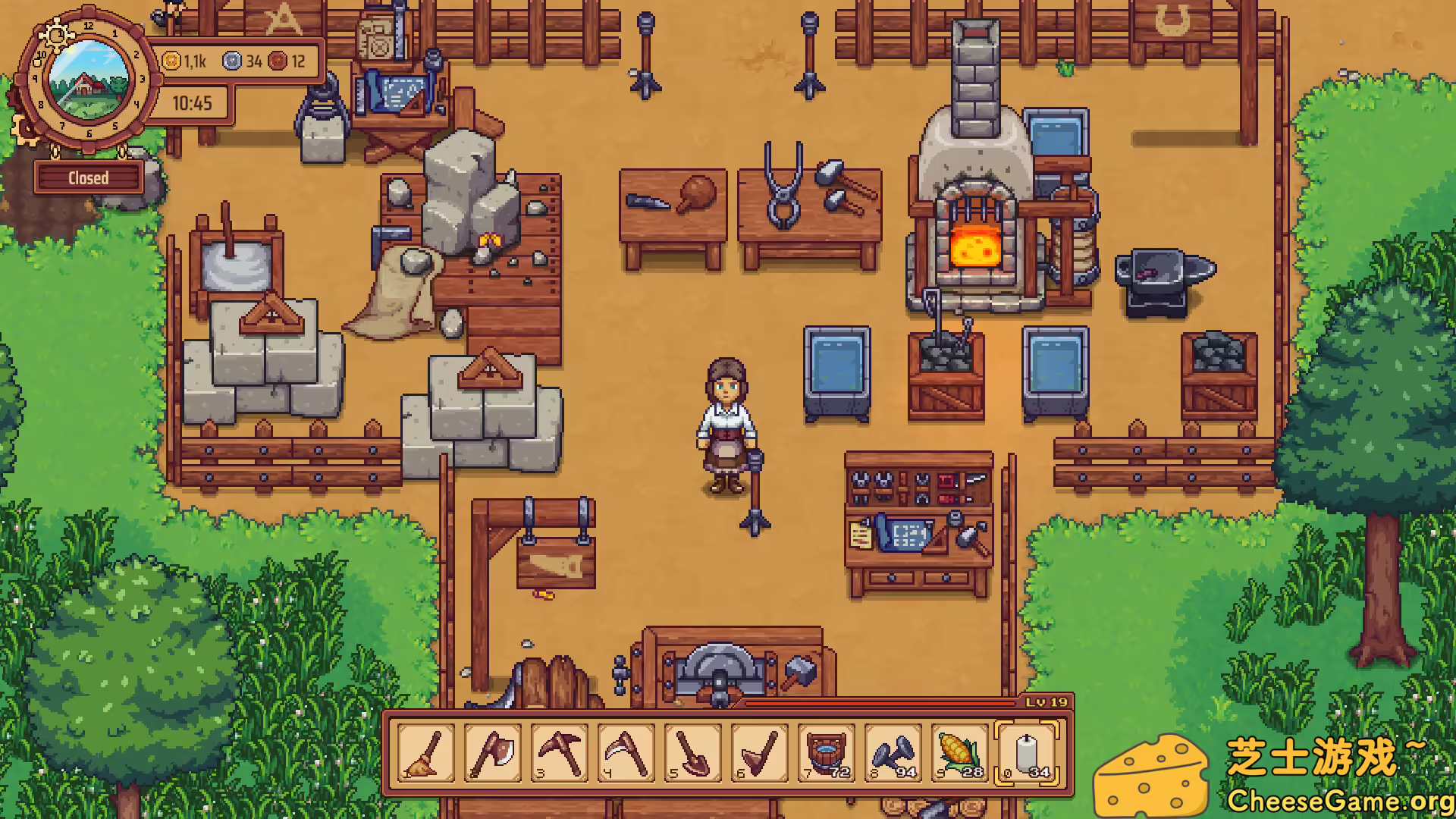Toggle the shop sign from Closed to Open
Viewport: 1456px width, 819px height.
(x=89, y=177)
